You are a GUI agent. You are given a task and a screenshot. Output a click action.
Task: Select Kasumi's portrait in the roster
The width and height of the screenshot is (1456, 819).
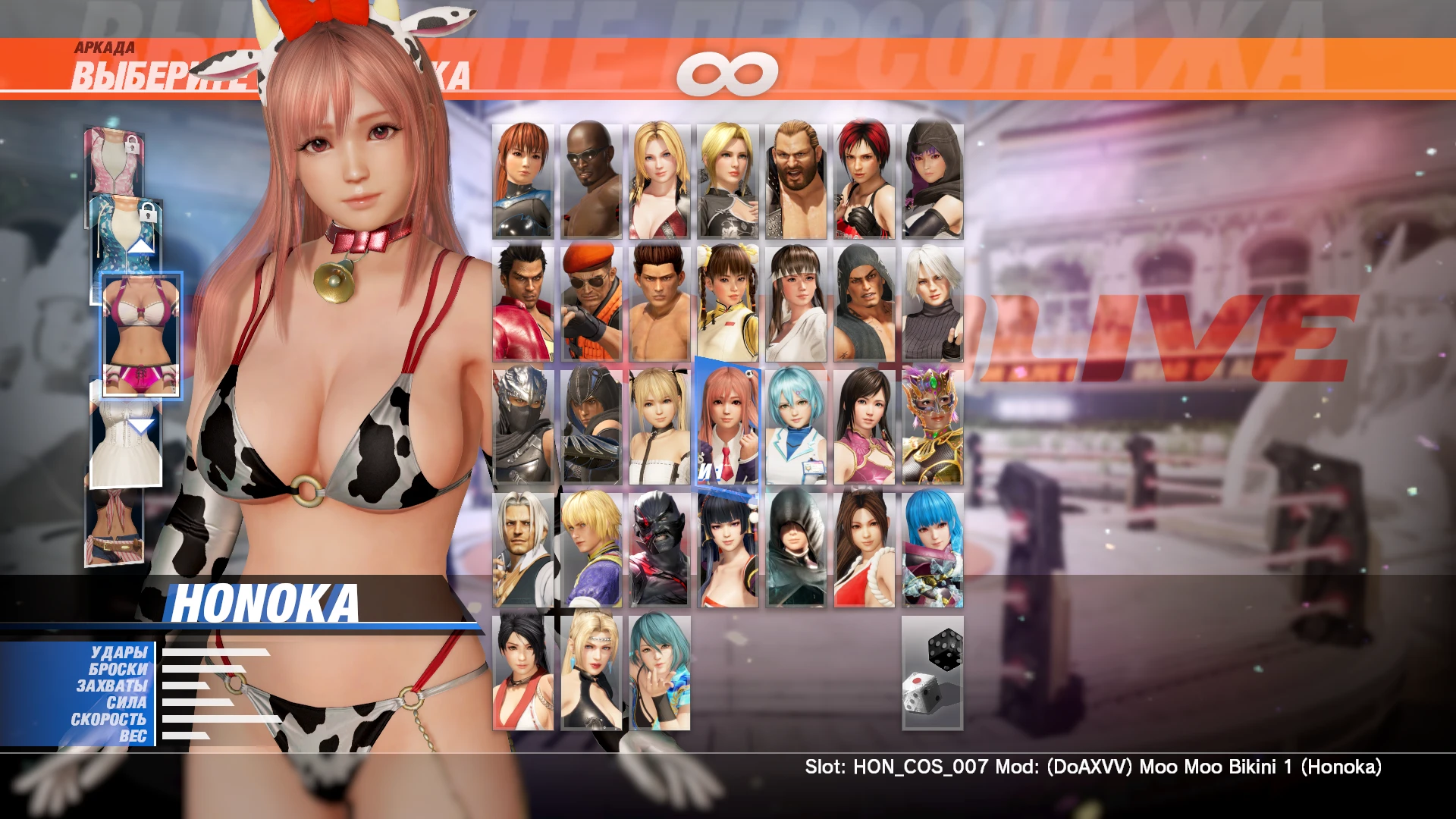pos(523,180)
